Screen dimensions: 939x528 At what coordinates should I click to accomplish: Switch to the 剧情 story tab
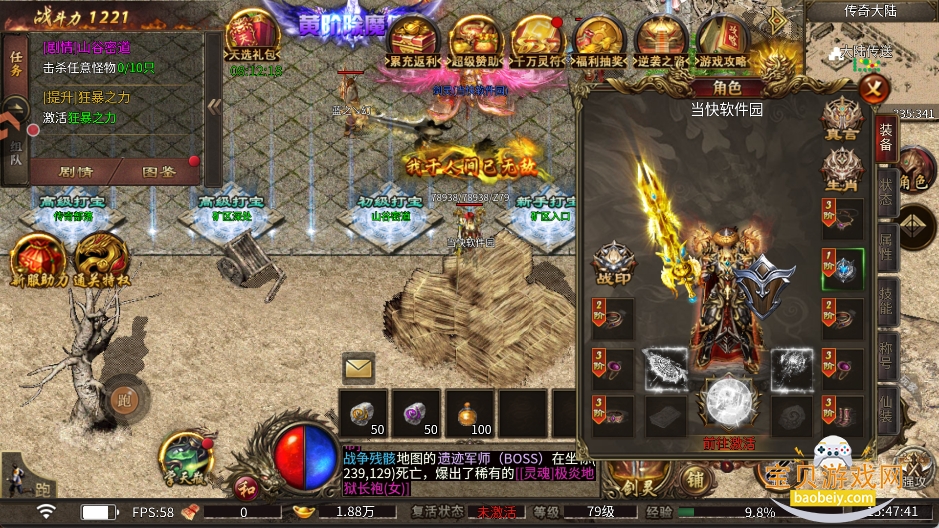click(x=77, y=171)
